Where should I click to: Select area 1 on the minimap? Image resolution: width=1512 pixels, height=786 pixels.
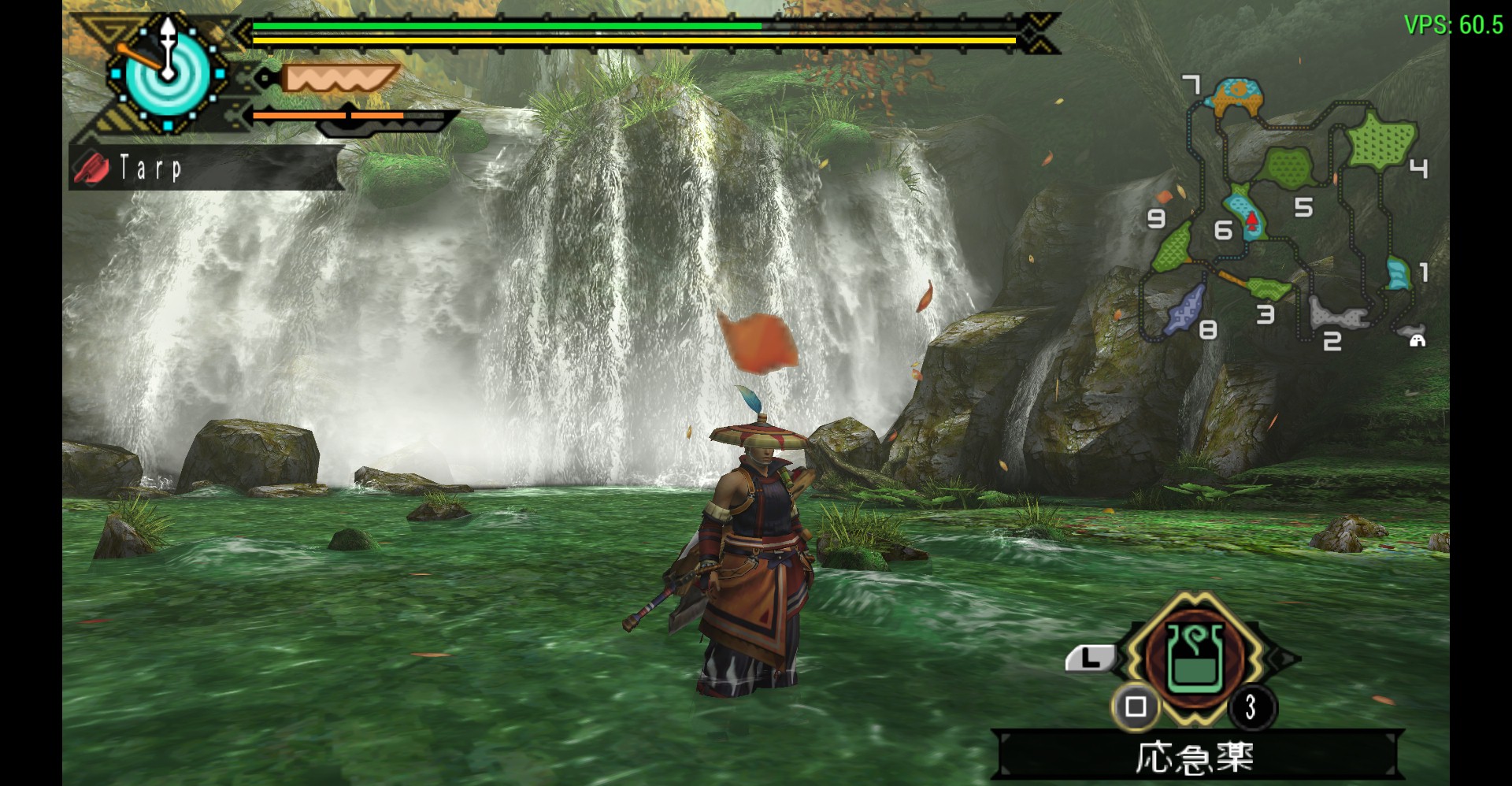click(x=1399, y=273)
